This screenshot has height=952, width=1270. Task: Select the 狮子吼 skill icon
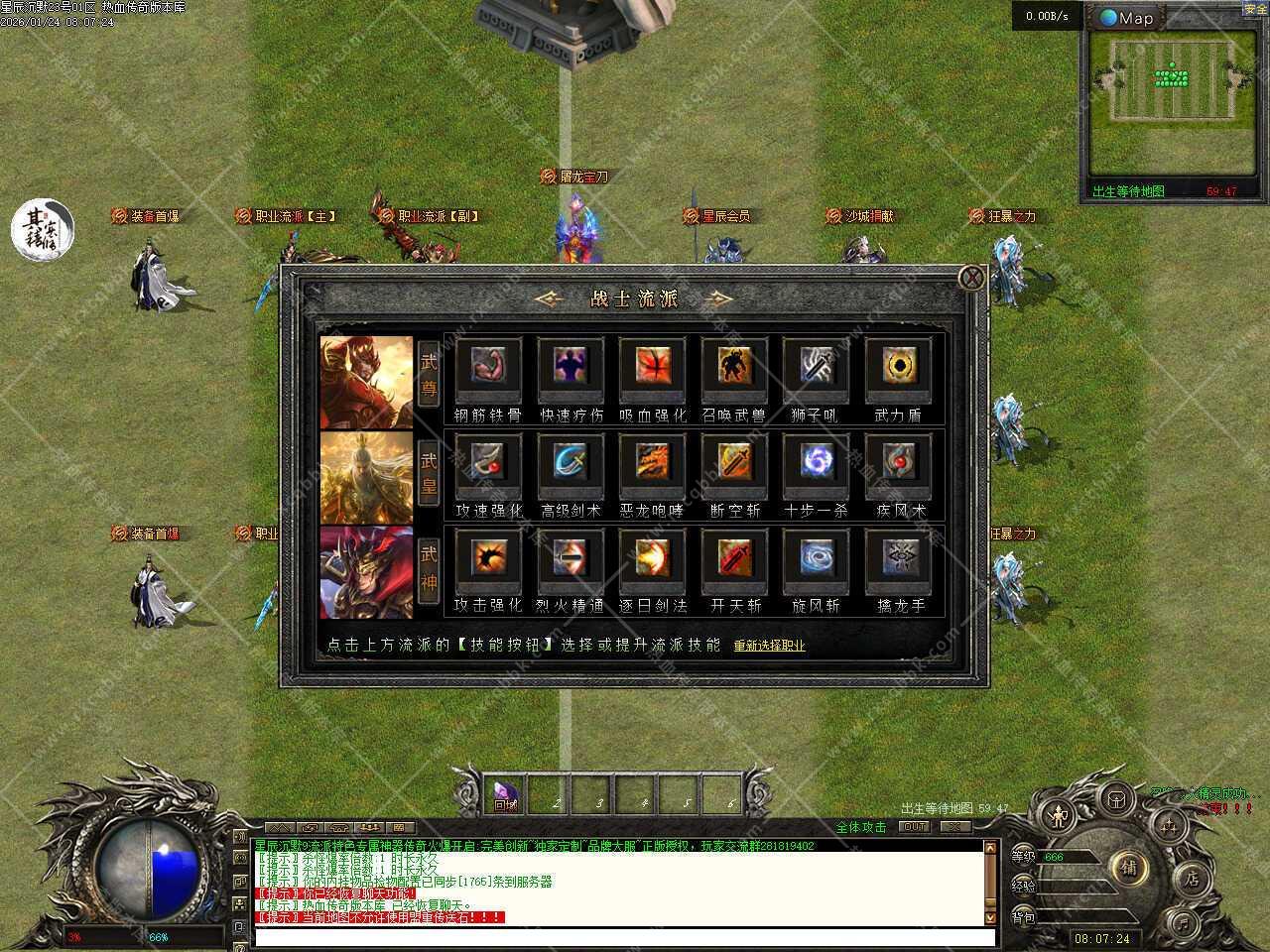tap(815, 367)
